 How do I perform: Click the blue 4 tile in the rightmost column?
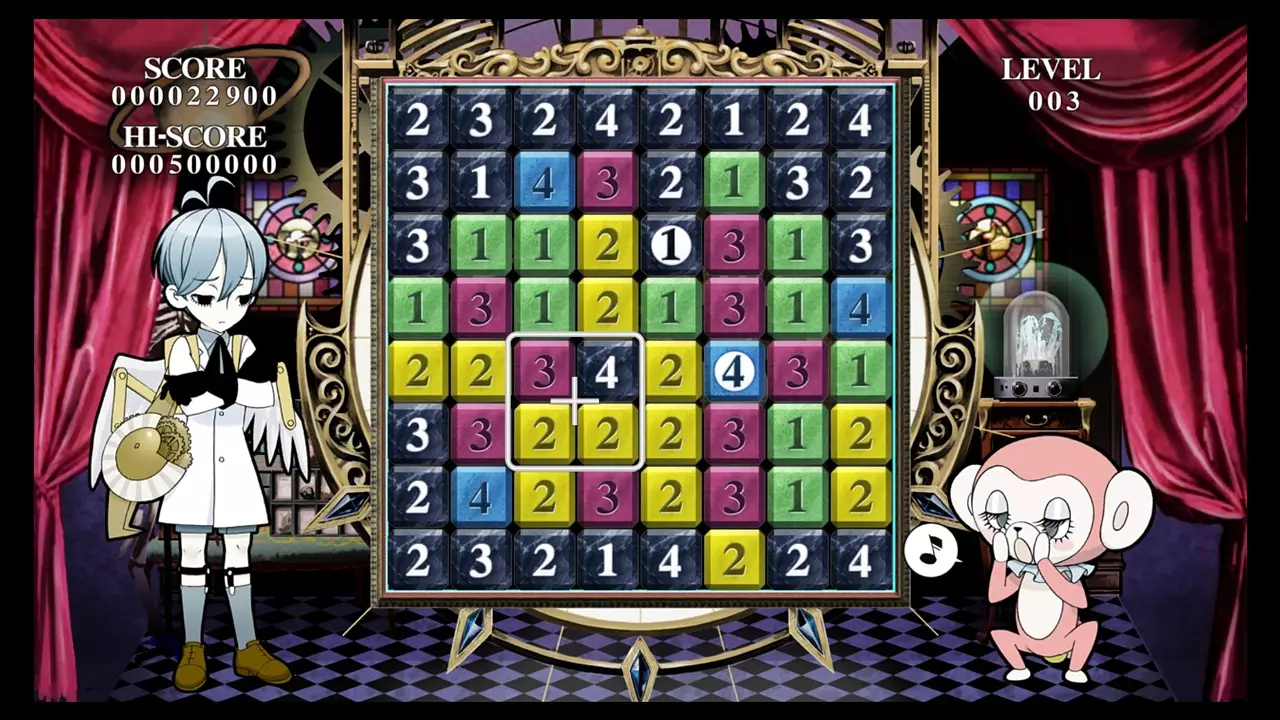click(x=861, y=308)
